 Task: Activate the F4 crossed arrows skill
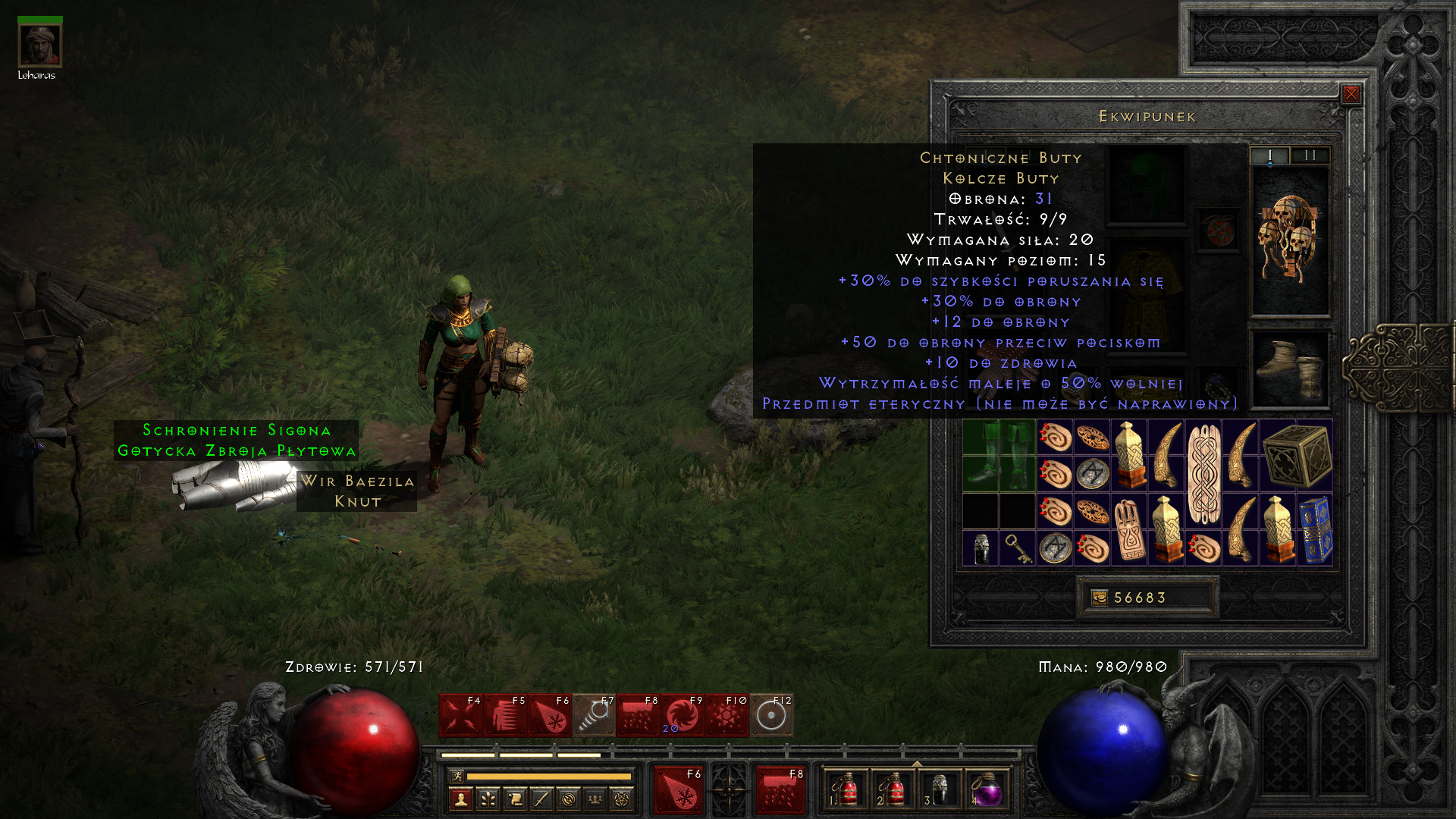(460, 715)
